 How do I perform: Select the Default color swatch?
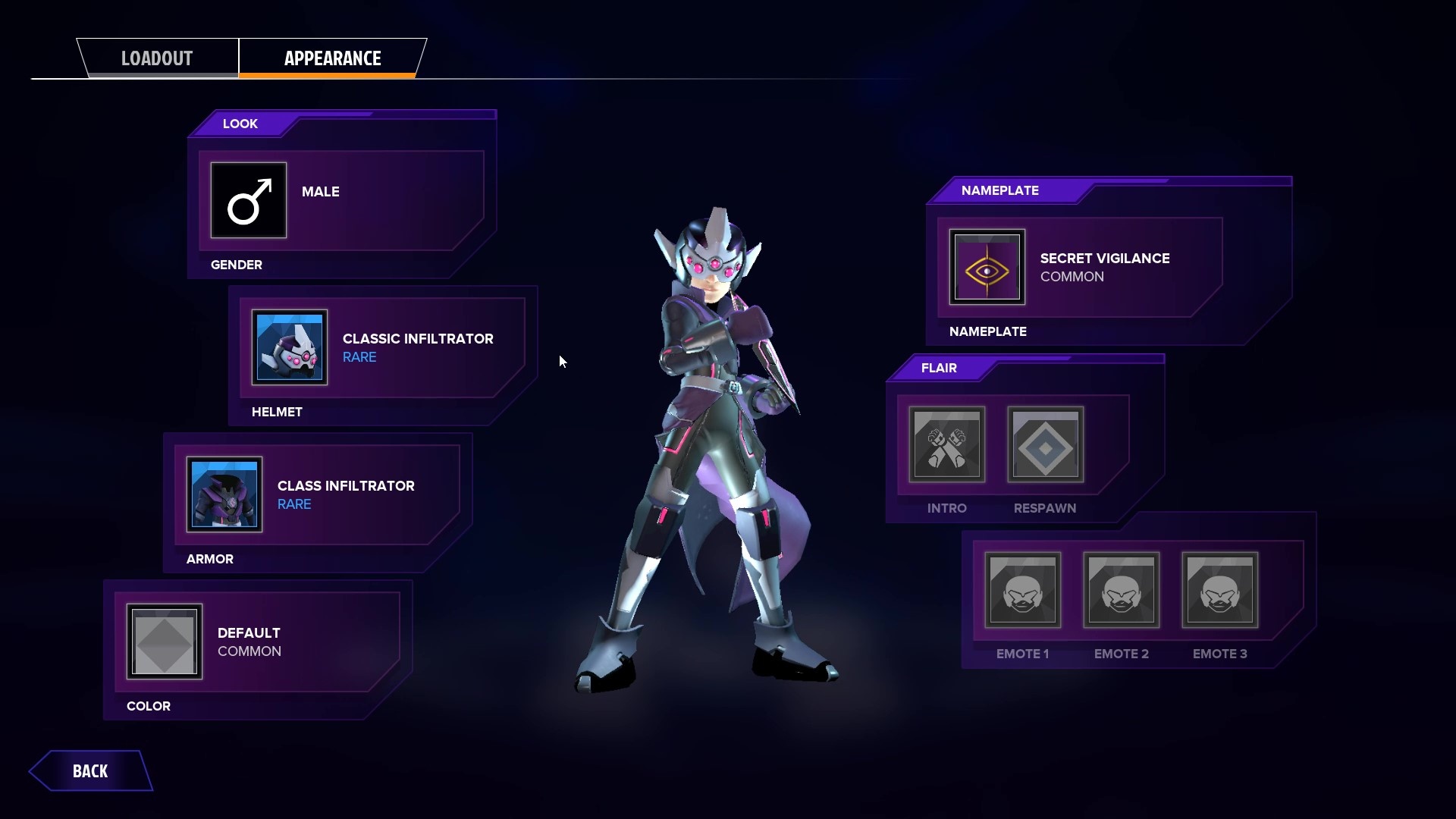[165, 642]
